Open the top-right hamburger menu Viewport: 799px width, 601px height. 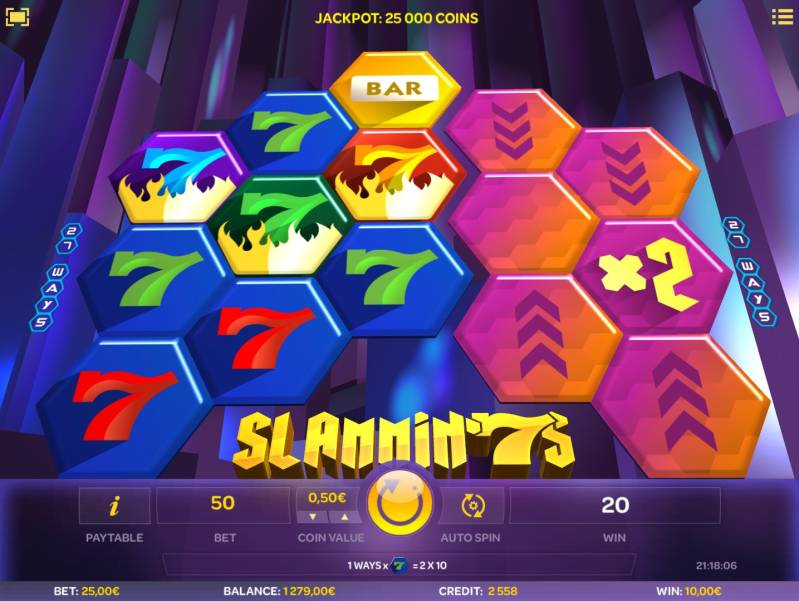781,17
